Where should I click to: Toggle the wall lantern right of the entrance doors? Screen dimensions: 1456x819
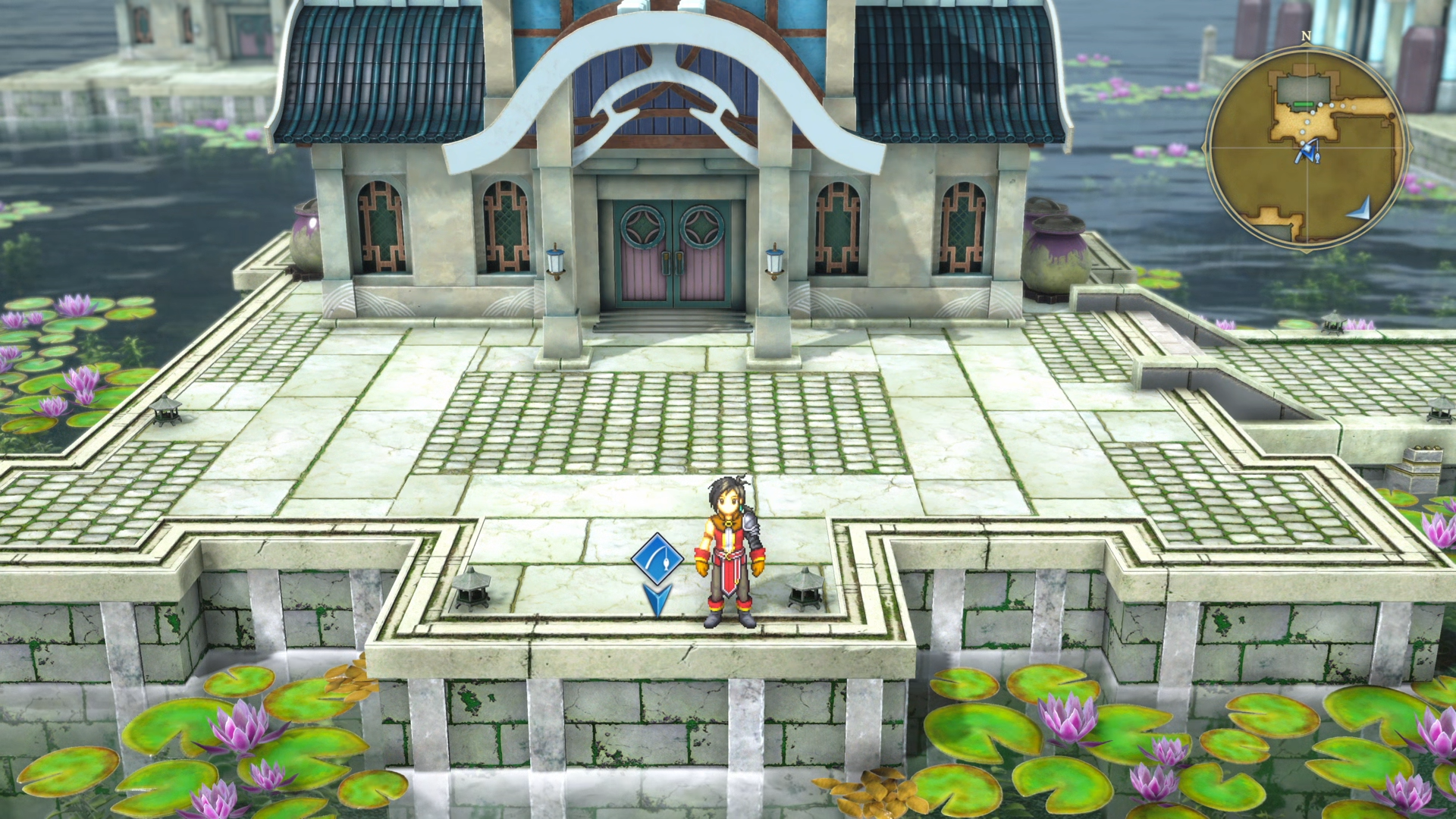(773, 263)
